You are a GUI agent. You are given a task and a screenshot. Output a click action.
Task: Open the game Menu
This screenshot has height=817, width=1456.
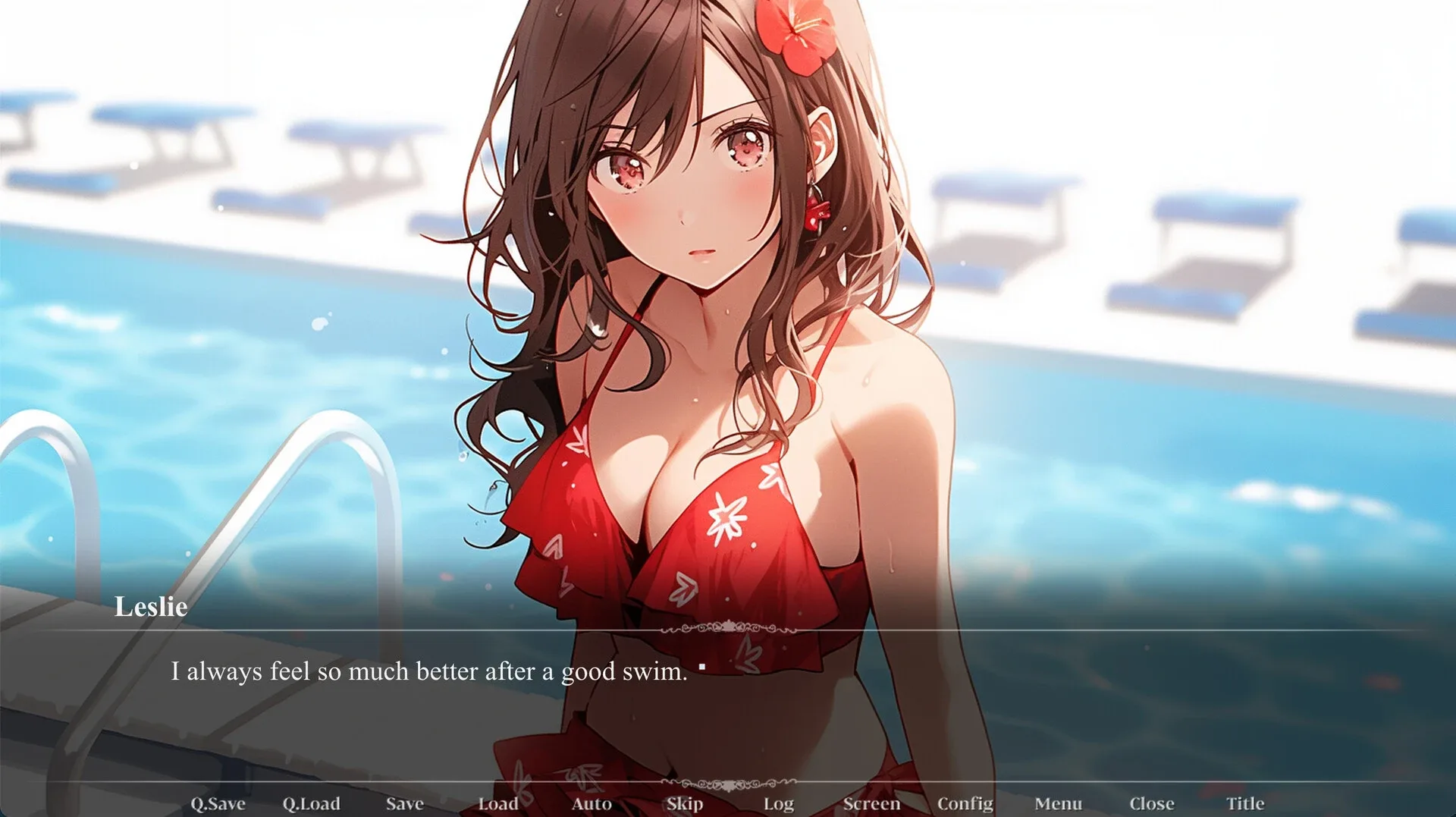1059,803
